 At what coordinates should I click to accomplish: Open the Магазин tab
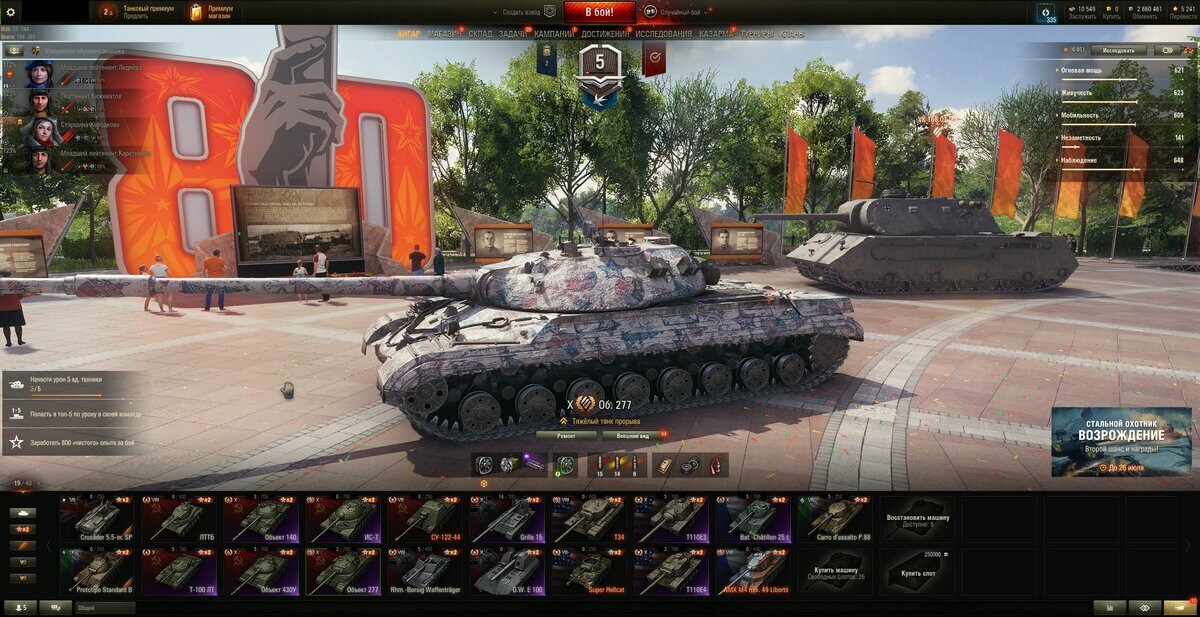coord(444,34)
